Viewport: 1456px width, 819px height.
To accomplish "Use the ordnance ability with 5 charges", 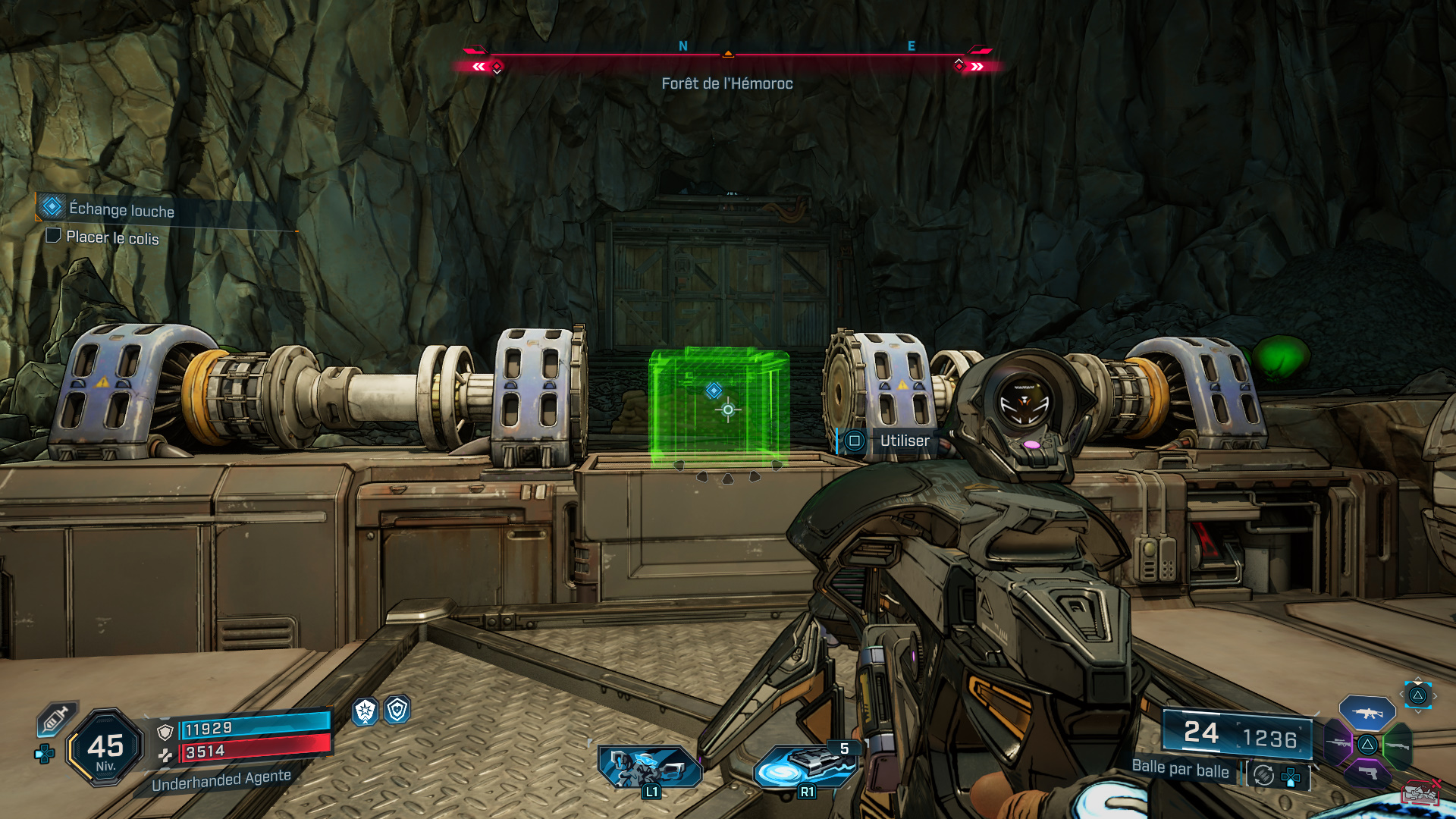I will [805, 766].
